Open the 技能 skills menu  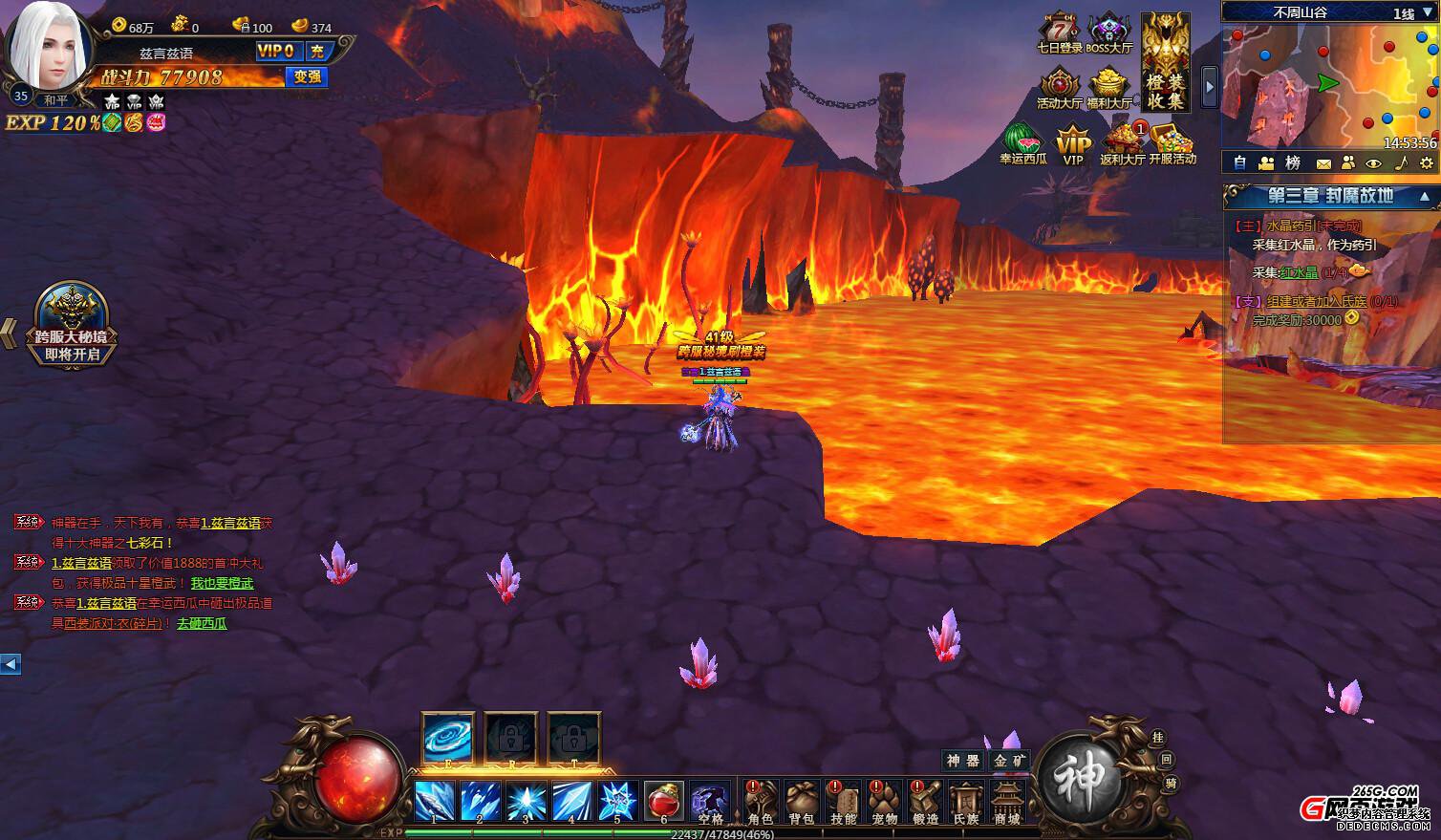click(844, 802)
